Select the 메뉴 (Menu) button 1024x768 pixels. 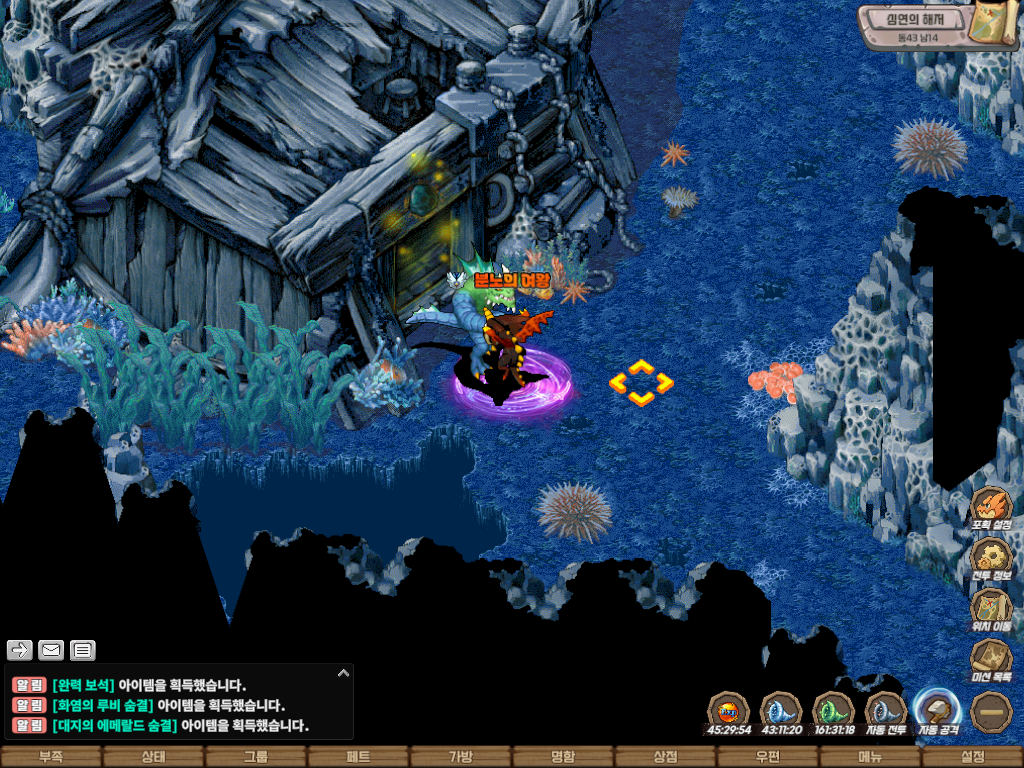870,757
